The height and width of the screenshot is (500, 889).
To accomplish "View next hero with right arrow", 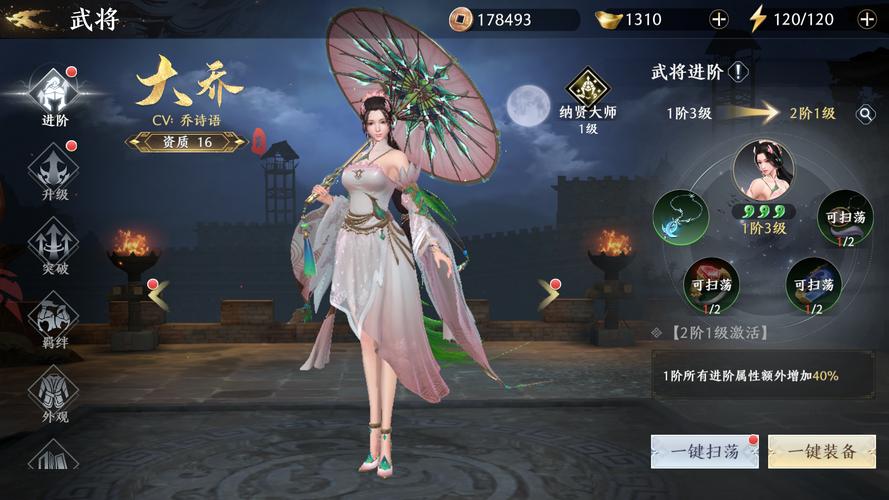I will [548, 294].
